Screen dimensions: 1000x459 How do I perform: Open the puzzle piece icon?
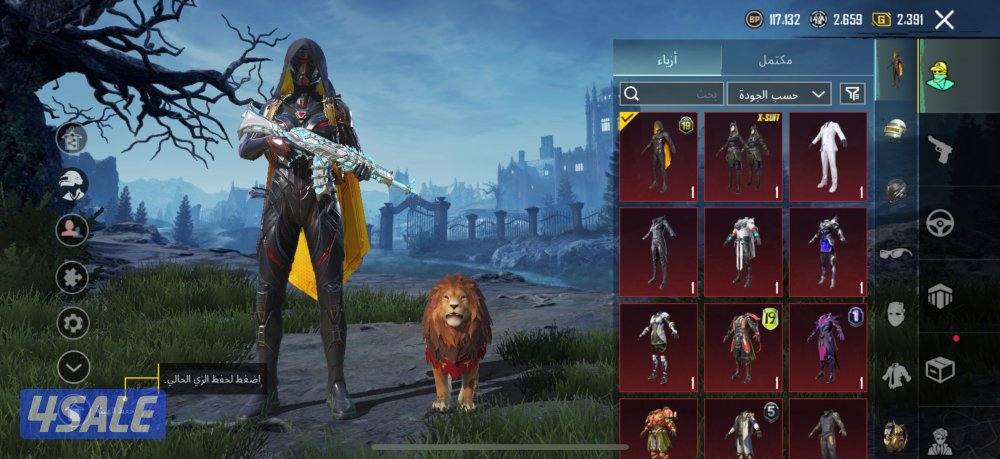(x=73, y=276)
